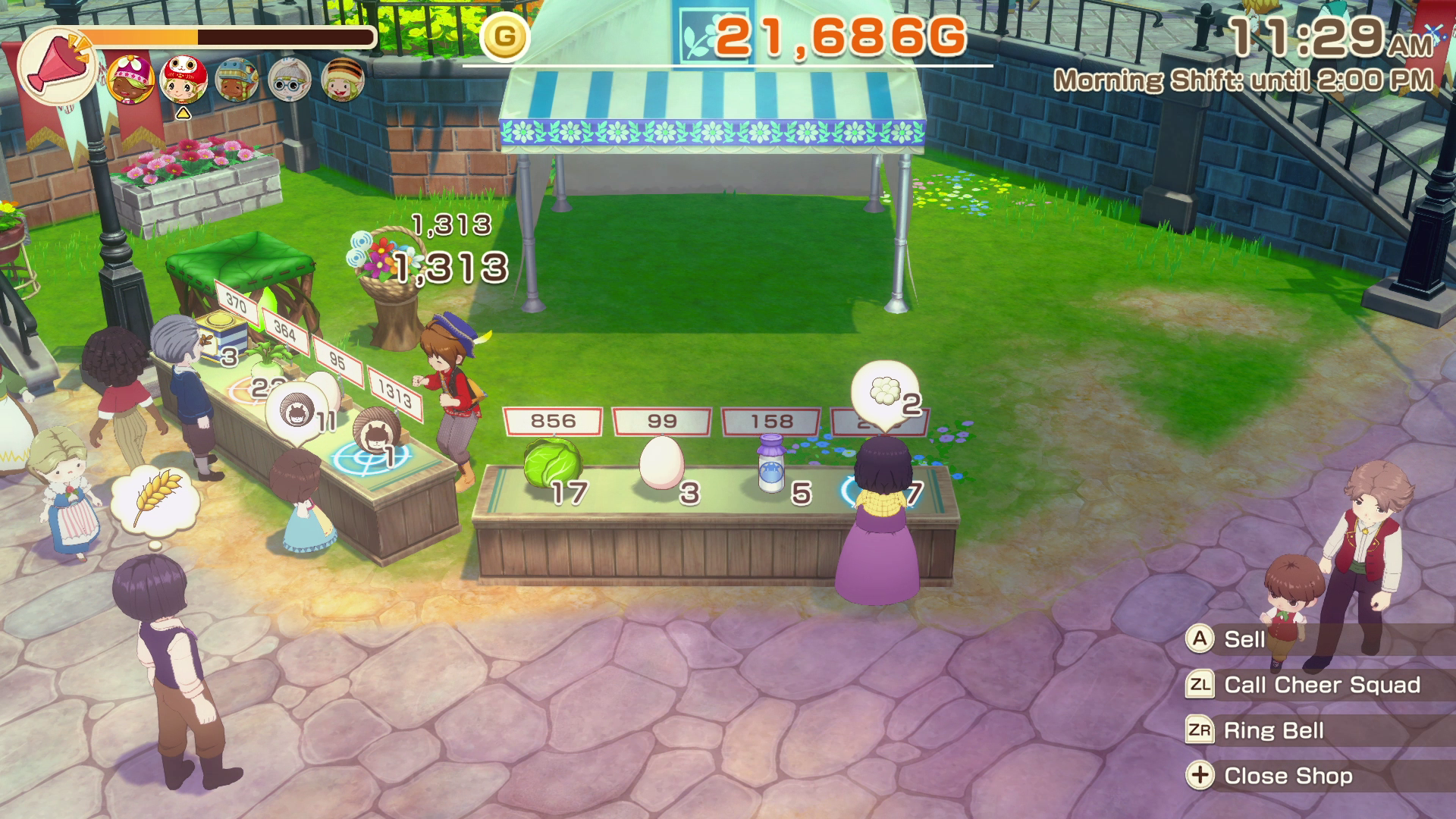
Task: Choose the sprite in the striped orange beanie
Action: click(x=343, y=80)
